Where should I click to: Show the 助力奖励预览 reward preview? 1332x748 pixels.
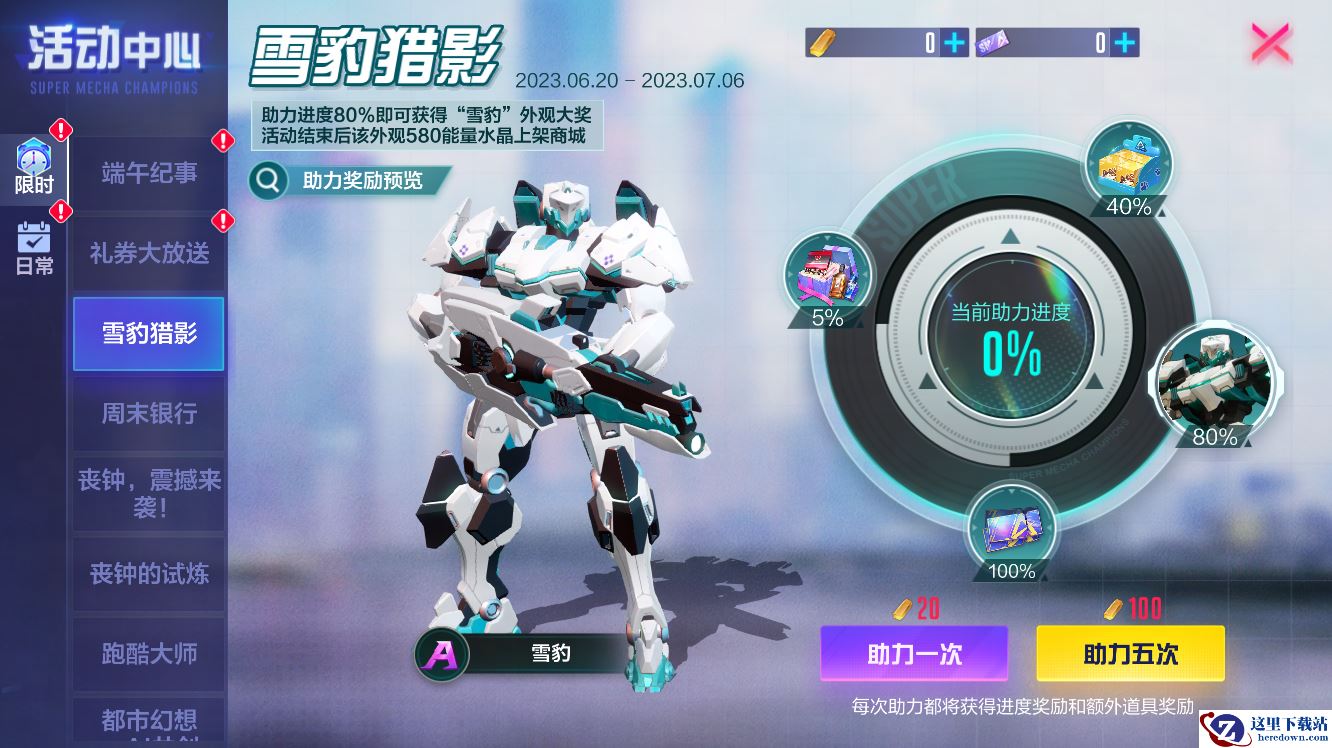click(x=349, y=180)
